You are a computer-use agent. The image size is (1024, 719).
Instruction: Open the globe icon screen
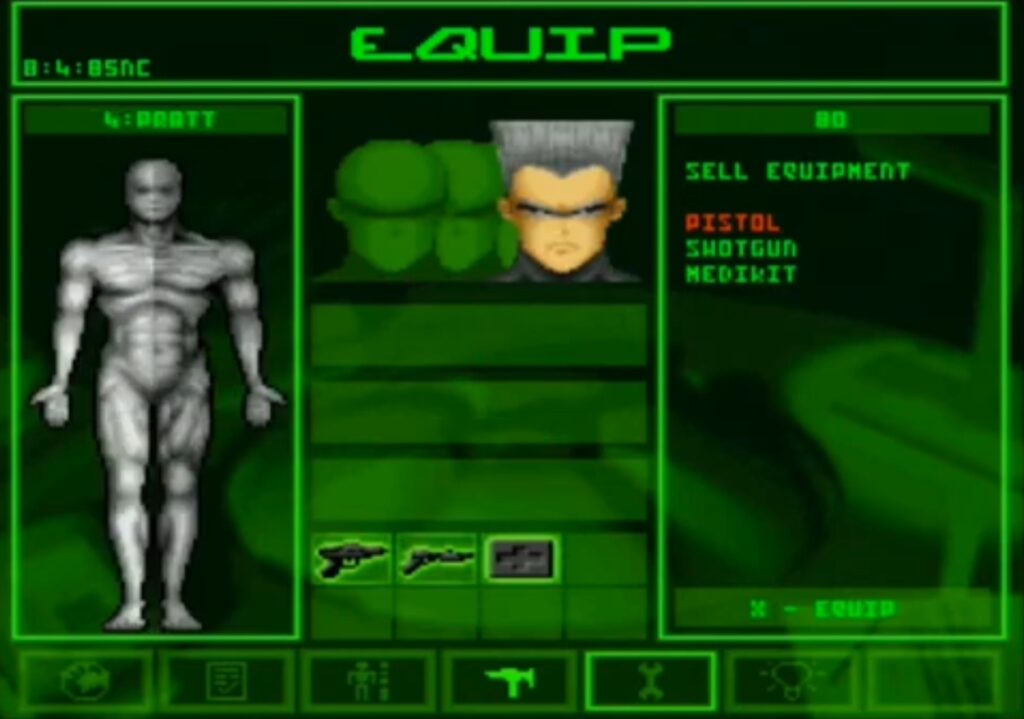click(85, 681)
